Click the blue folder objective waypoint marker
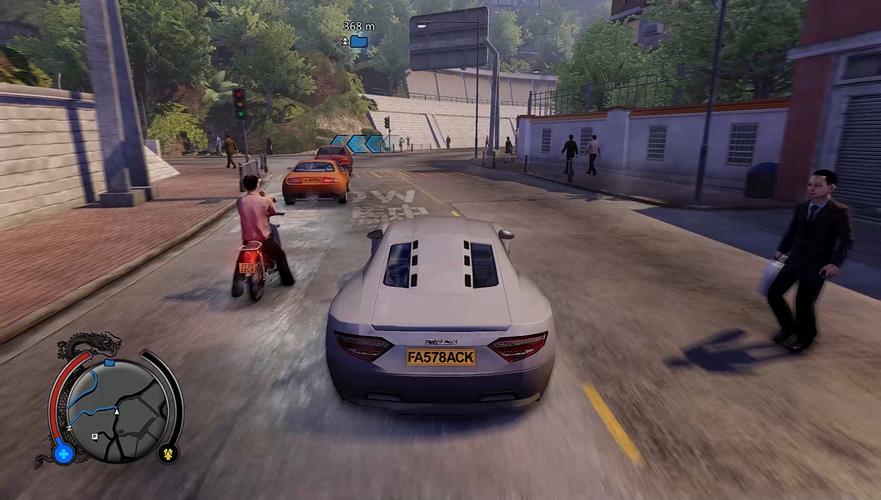The width and height of the screenshot is (881, 500). [x=358, y=42]
